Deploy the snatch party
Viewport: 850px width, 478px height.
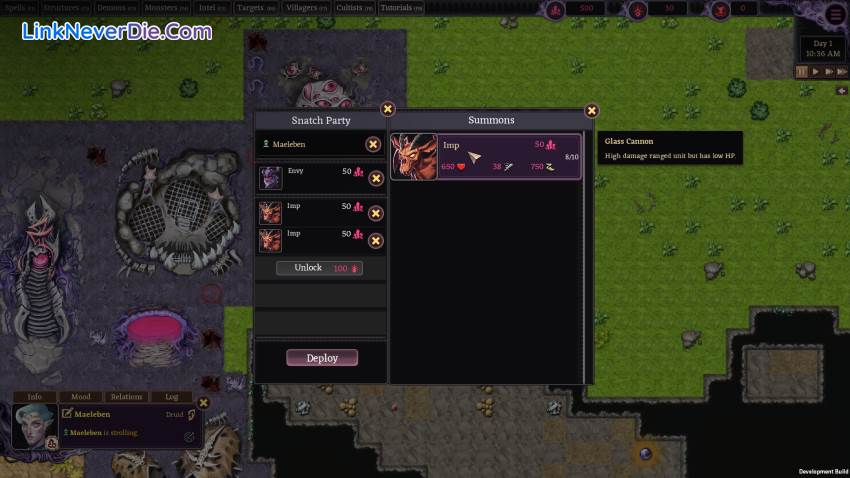[322, 358]
